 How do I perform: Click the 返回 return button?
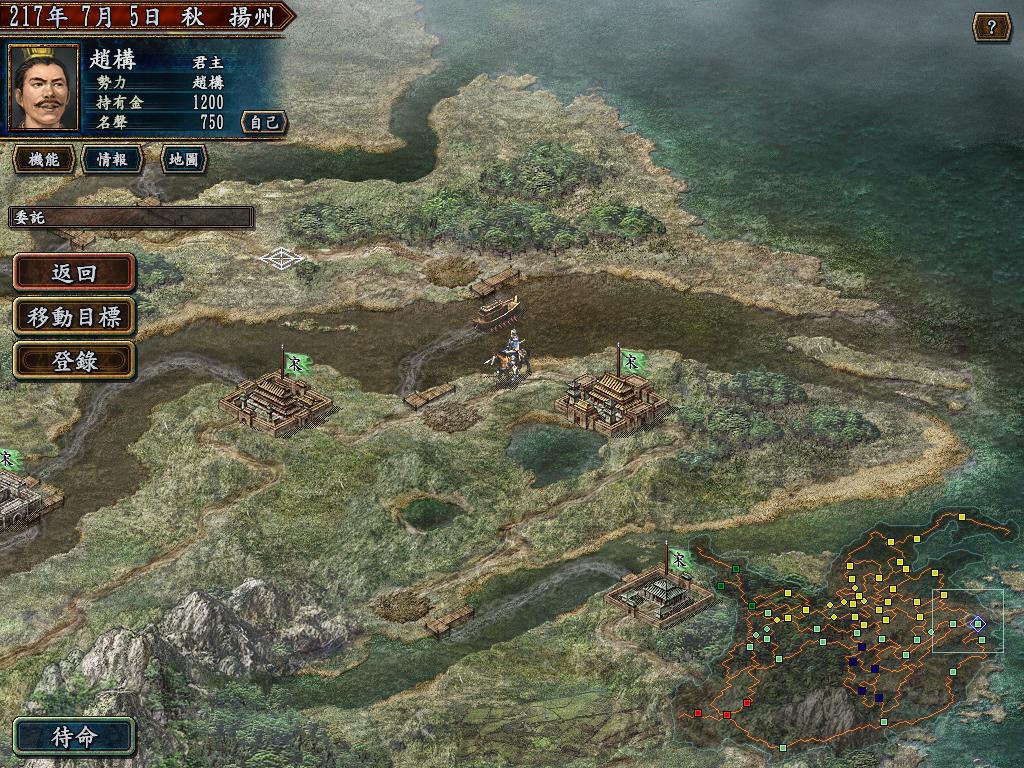pos(74,273)
